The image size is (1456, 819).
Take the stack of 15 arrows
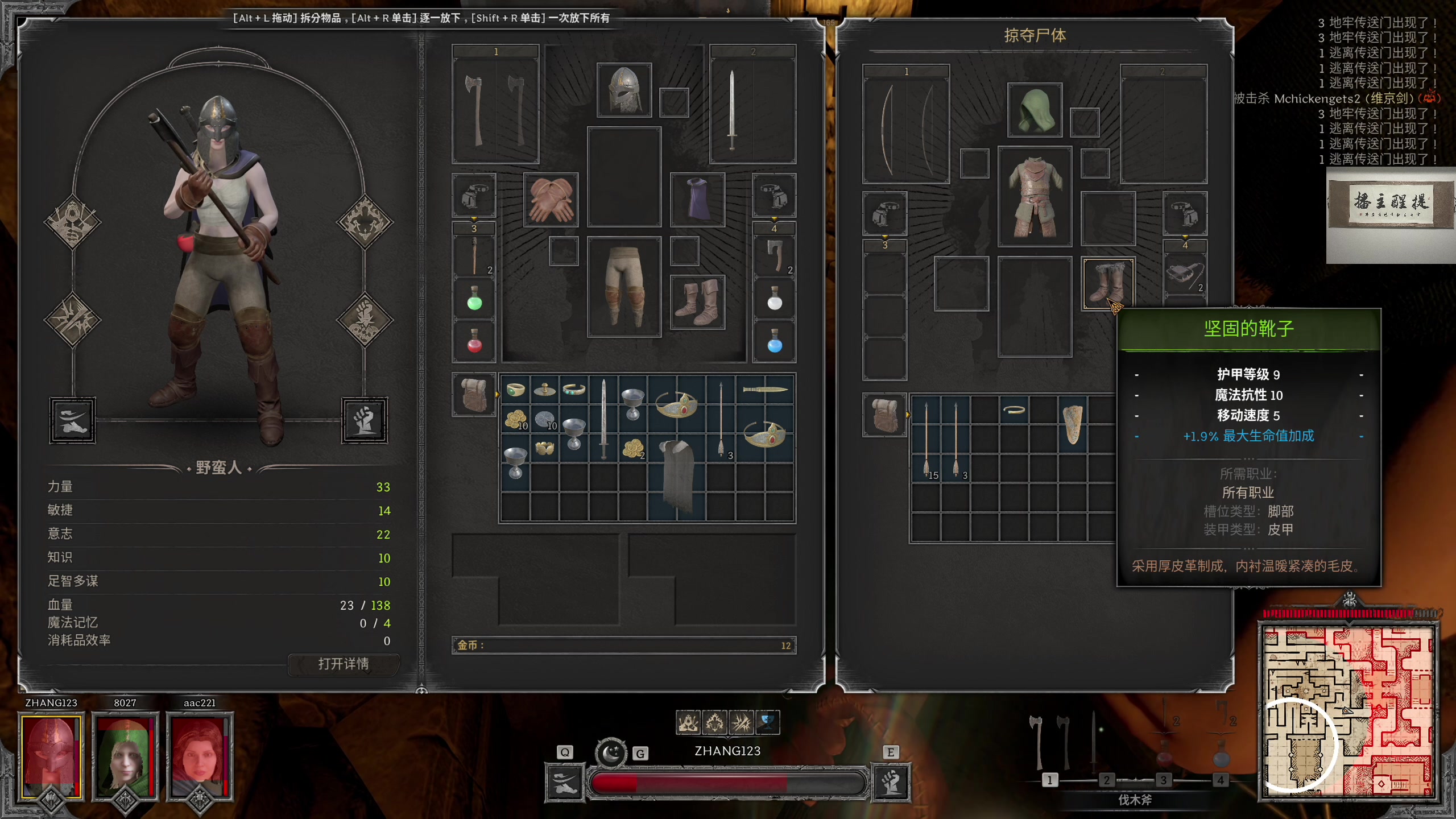pos(926,439)
